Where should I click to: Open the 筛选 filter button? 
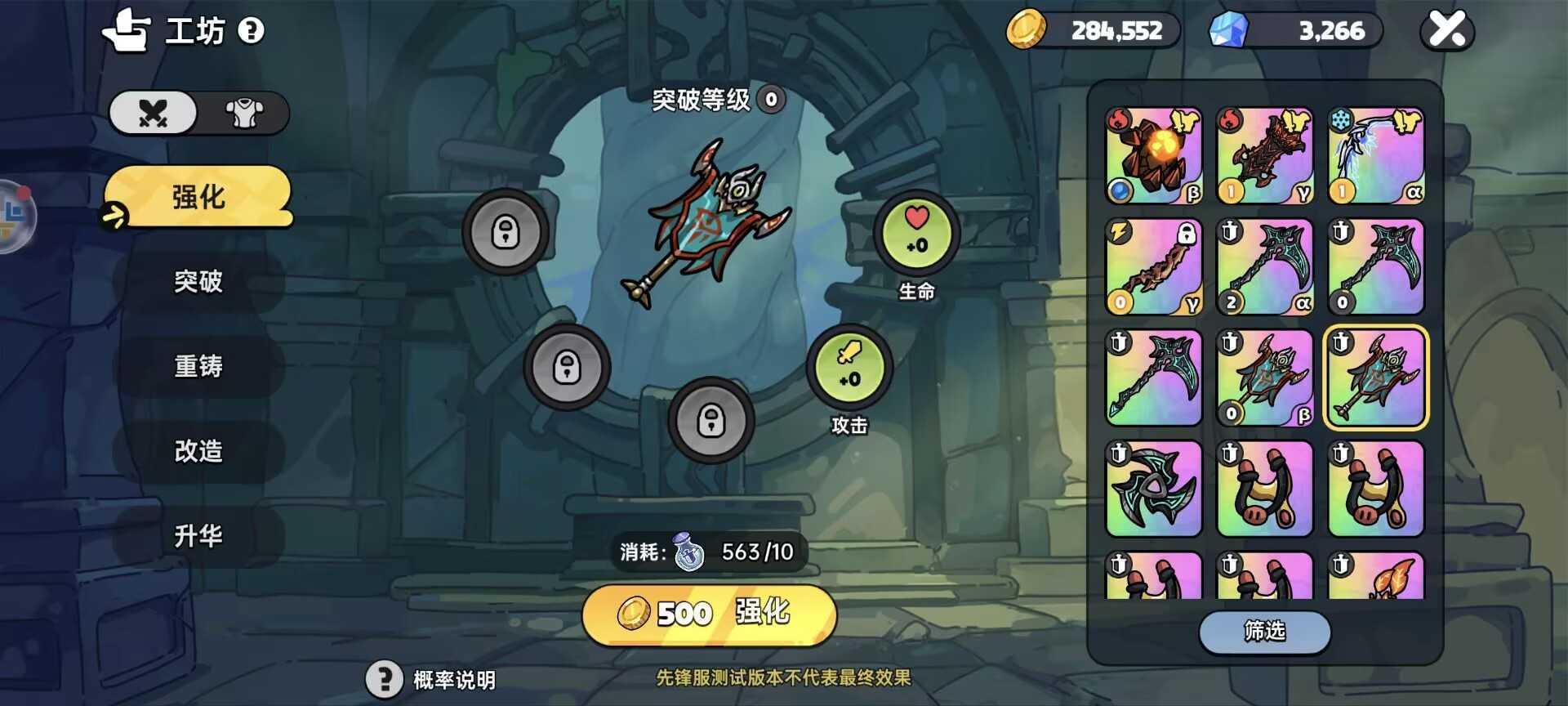pos(1264,632)
